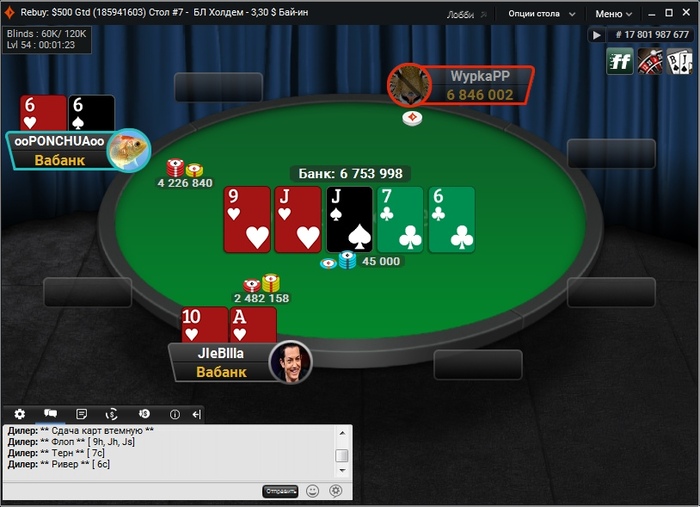Open the roulette wheel game icon
Image resolution: width=700 pixels, height=507 pixels.
[x=650, y=62]
